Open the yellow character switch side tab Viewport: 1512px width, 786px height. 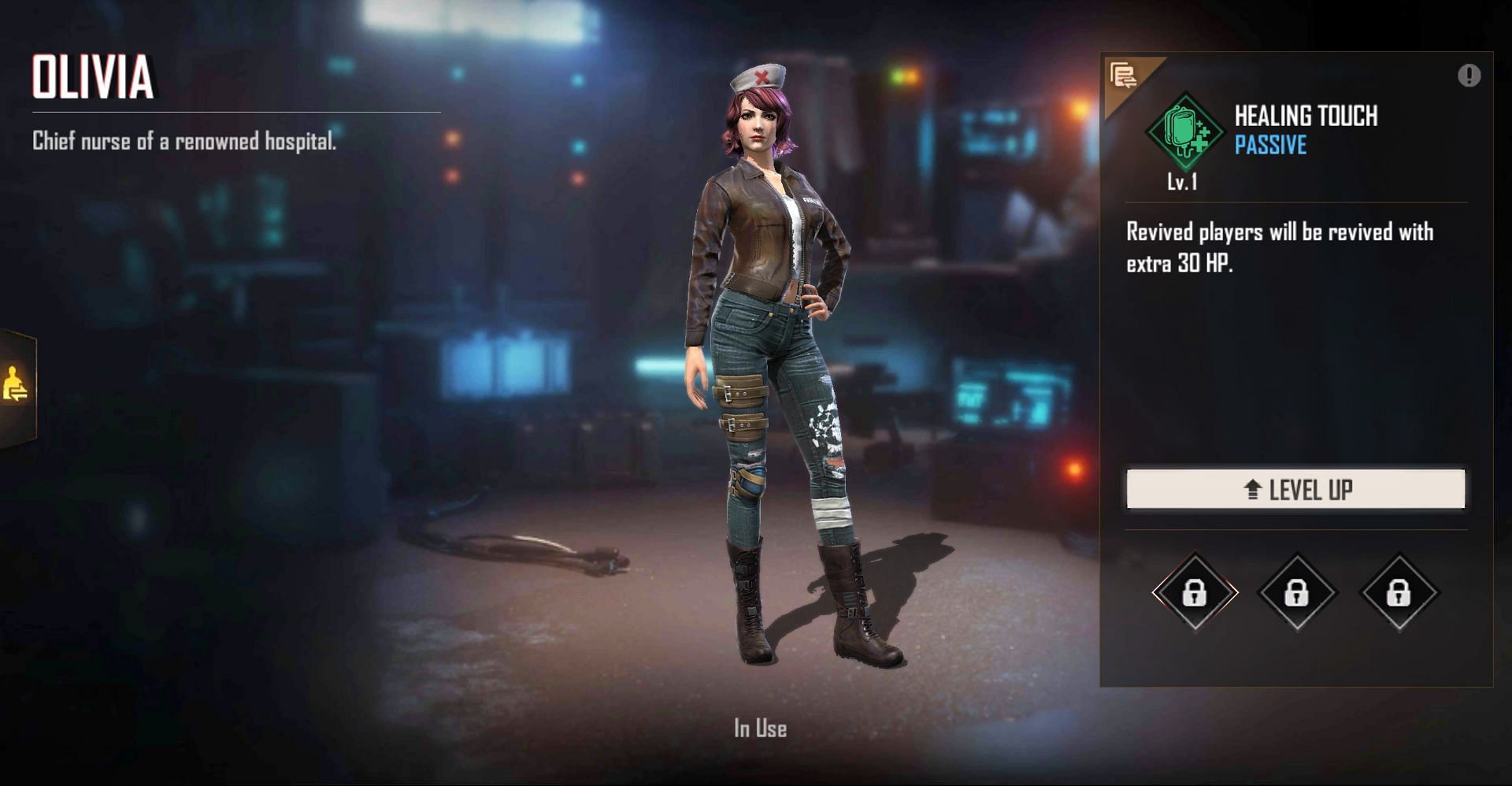coord(16,385)
